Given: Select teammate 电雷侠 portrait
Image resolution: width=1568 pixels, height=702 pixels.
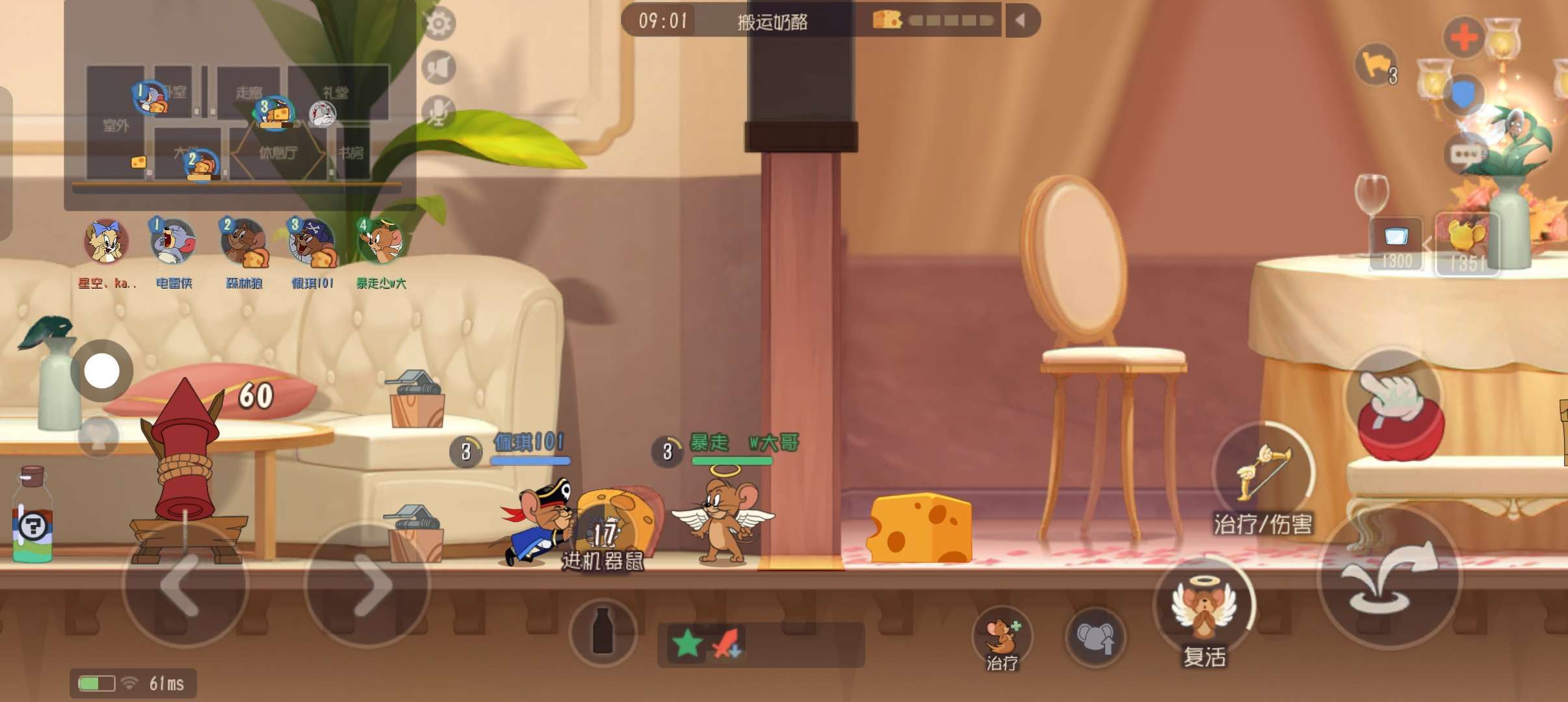Looking at the screenshot, I should coord(173,242).
